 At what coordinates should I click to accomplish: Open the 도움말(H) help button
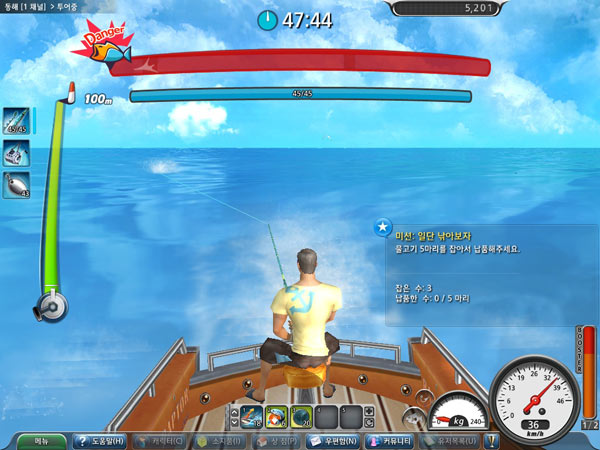[x=99, y=441]
